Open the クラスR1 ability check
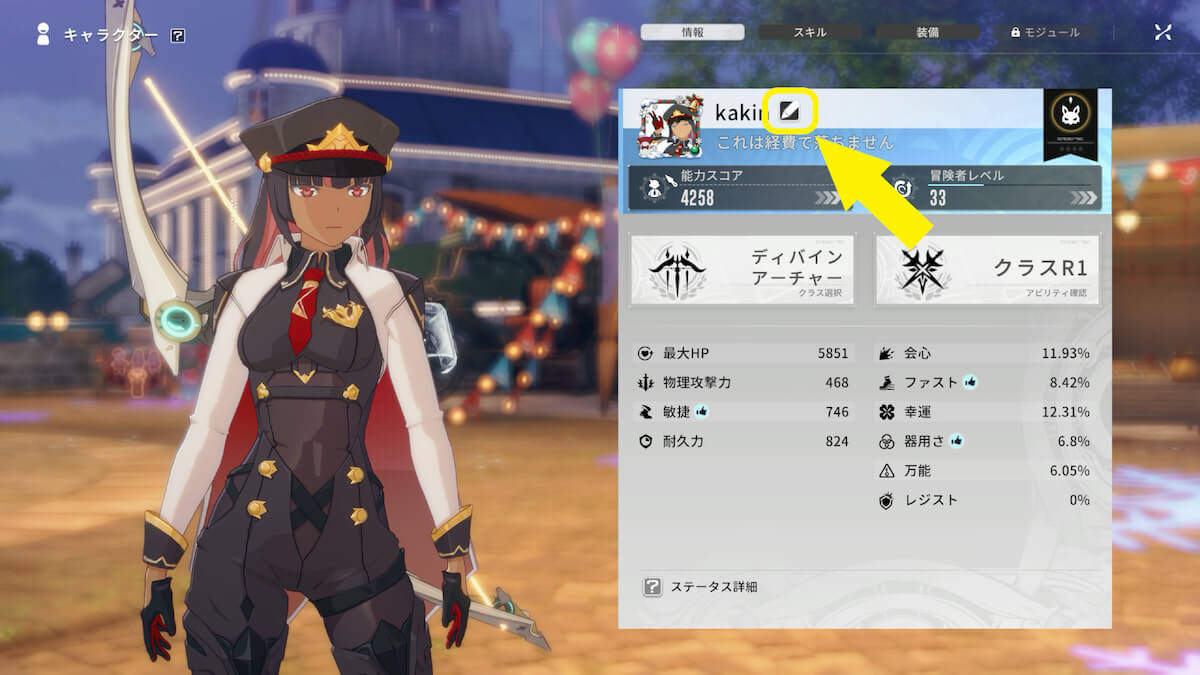Image resolution: width=1200 pixels, height=675 pixels. 987,270
